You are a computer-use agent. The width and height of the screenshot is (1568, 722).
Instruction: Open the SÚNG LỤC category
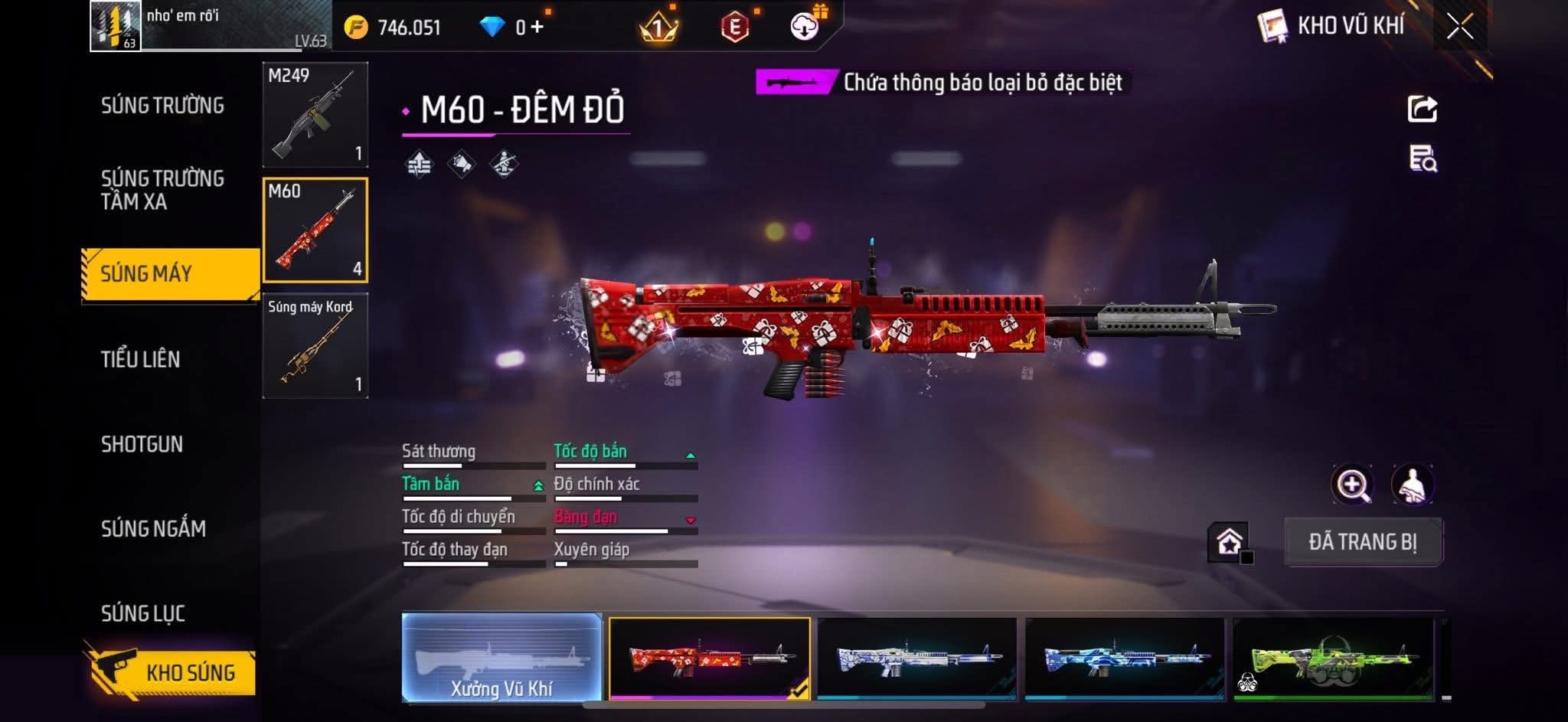[143, 613]
